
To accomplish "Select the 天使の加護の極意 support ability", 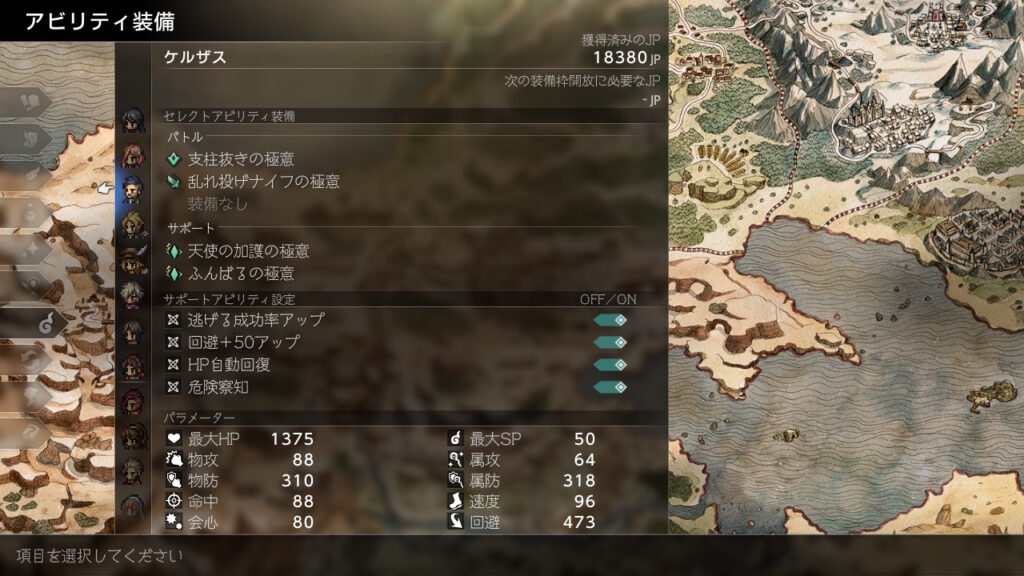I will click(x=249, y=251).
